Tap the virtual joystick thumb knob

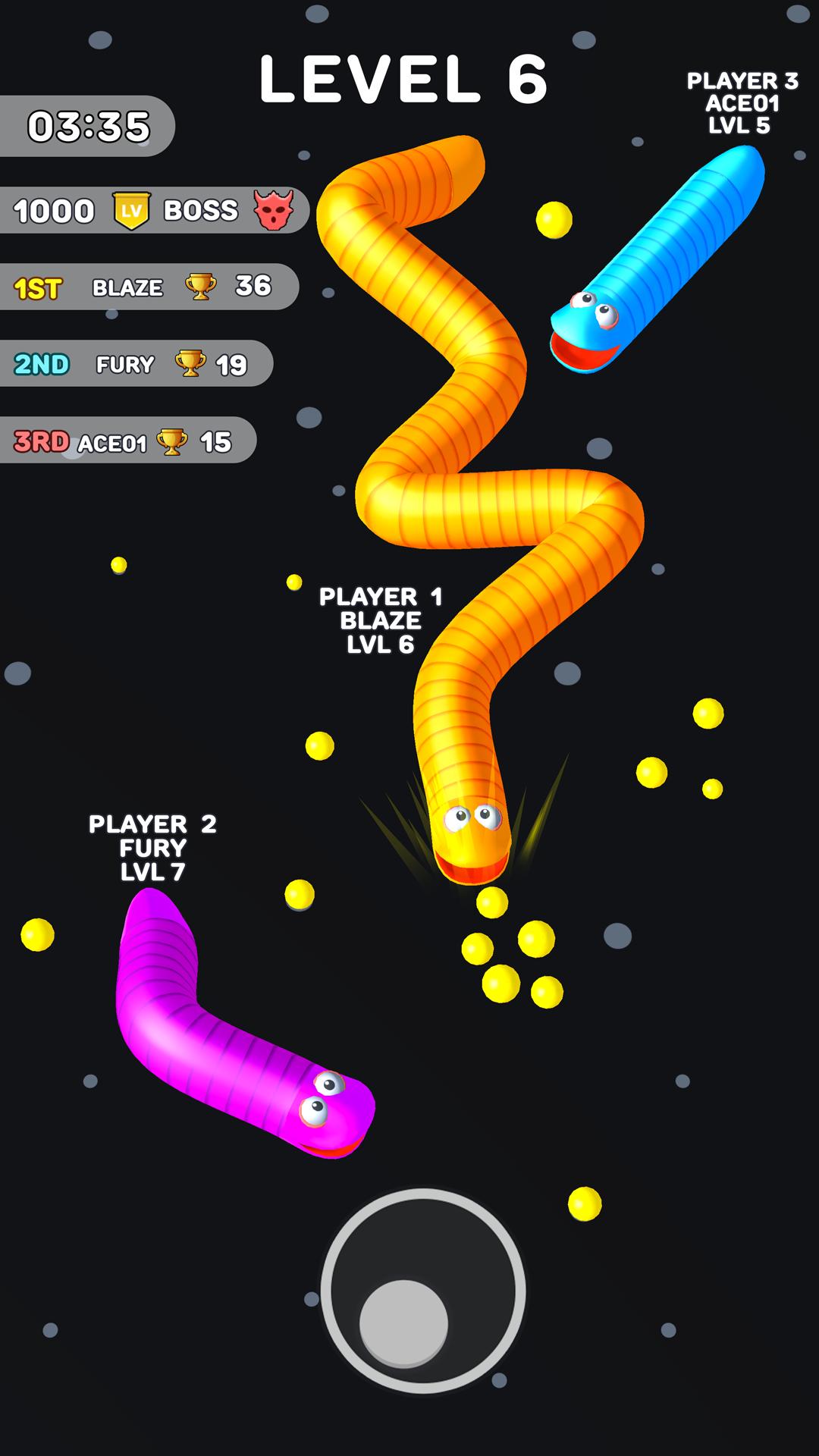pyautogui.click(x=403, y=1323)
